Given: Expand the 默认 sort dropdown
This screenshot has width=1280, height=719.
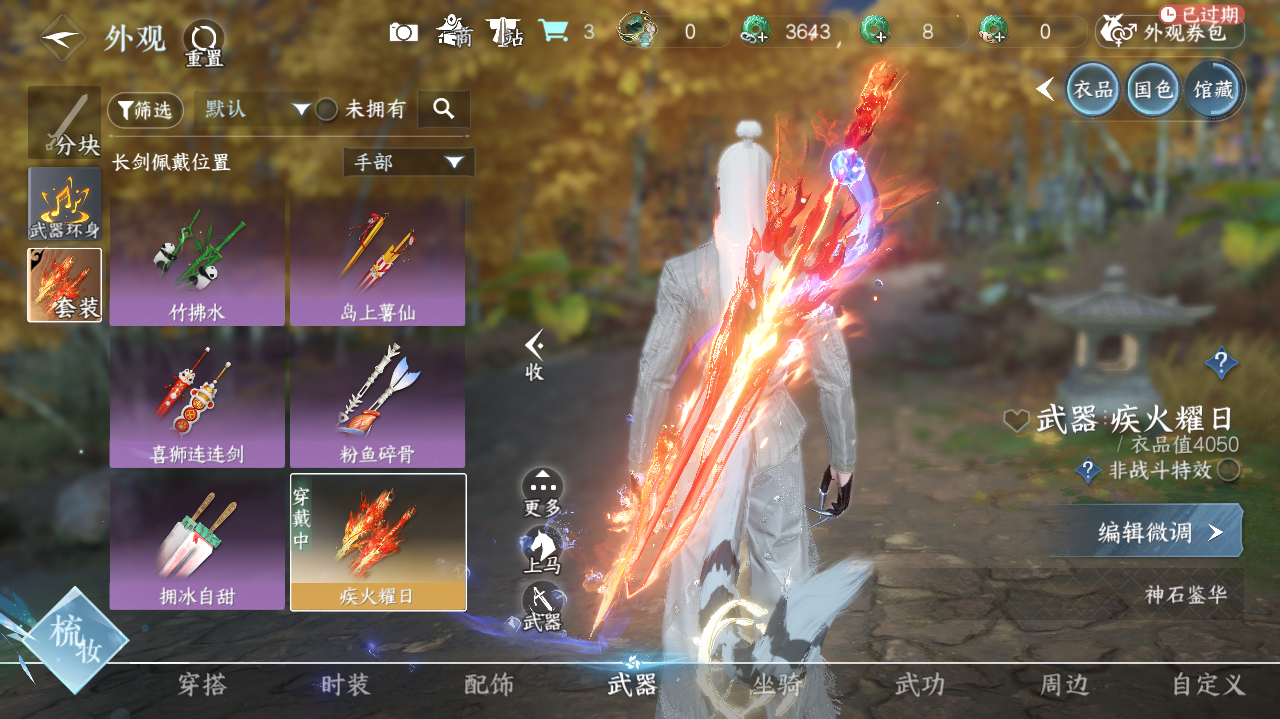Looking at the screenshot, I should coord(256,109).
